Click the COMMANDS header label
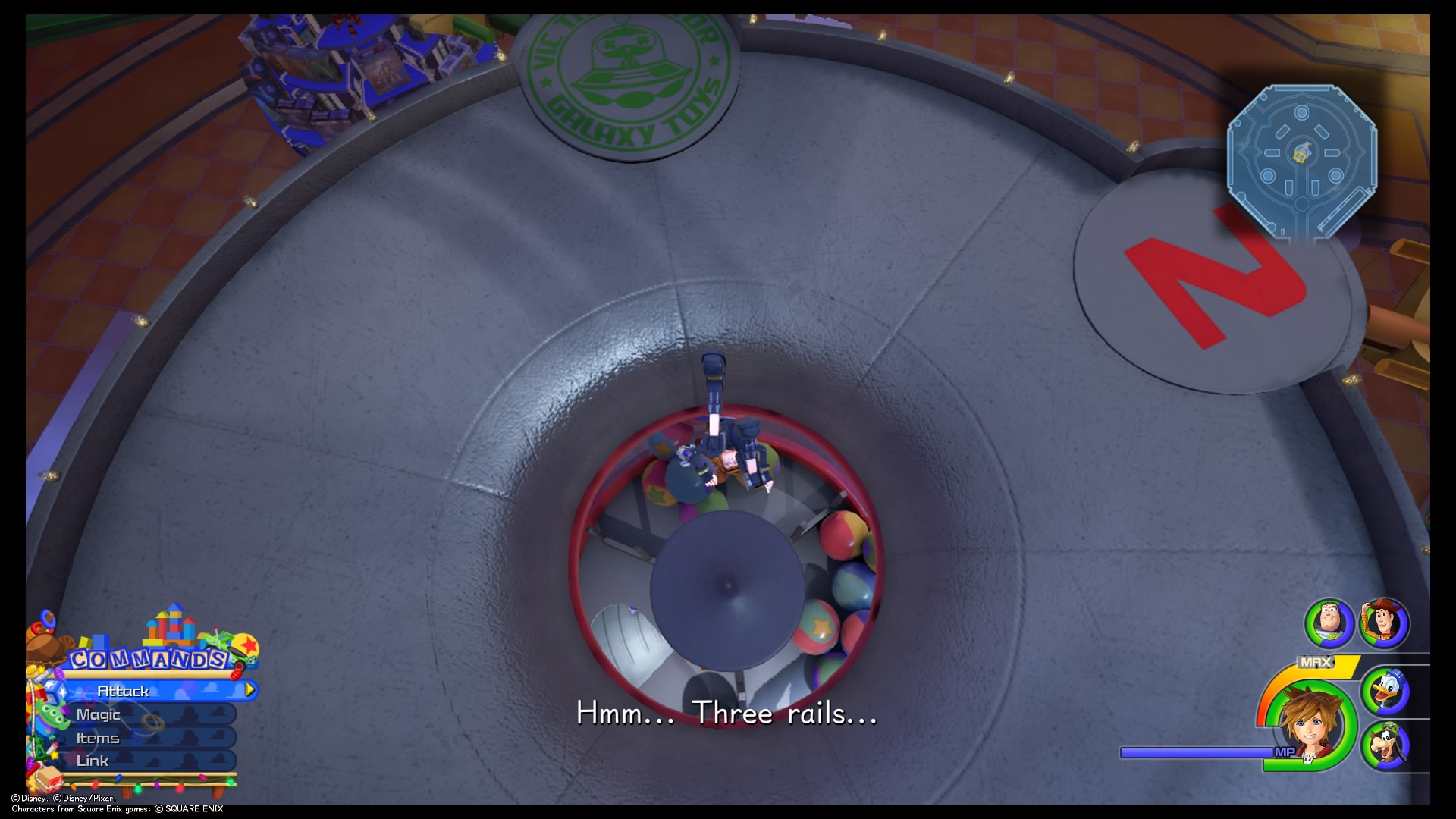The image size is (1456, 819). 148,660
